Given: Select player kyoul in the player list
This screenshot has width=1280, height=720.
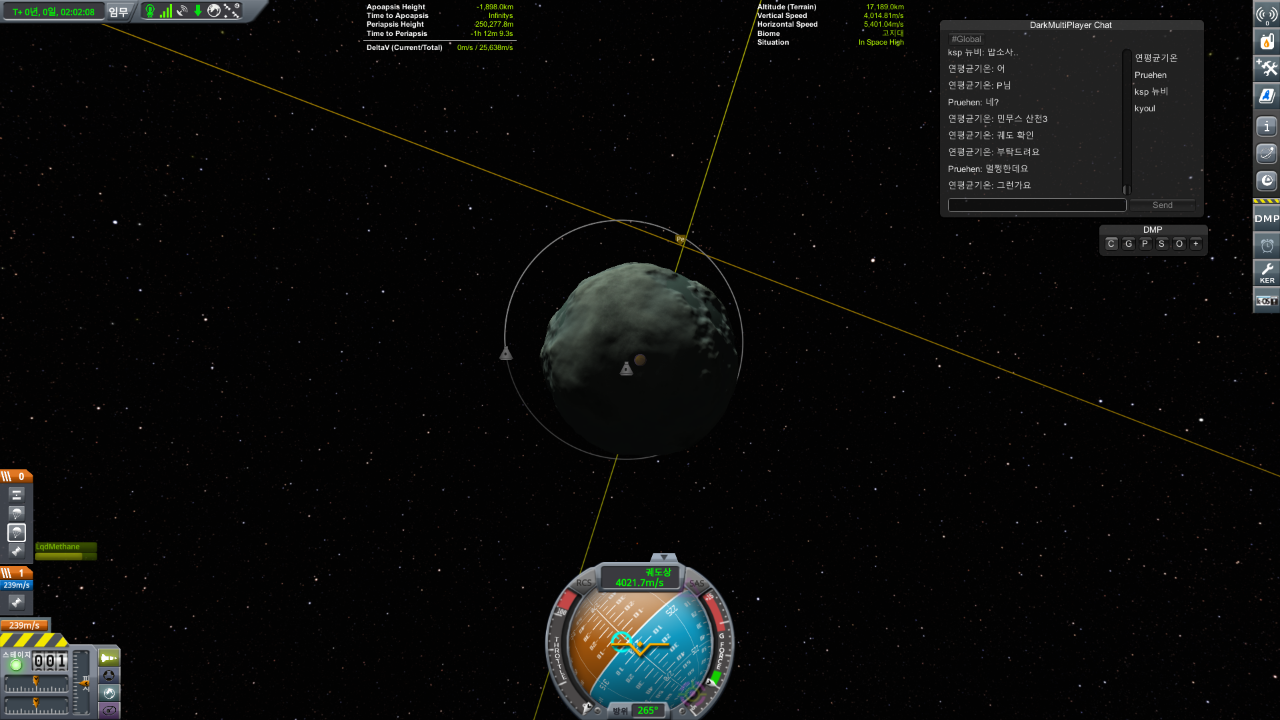Looking at the screenshot, I should click(1145, 108).
